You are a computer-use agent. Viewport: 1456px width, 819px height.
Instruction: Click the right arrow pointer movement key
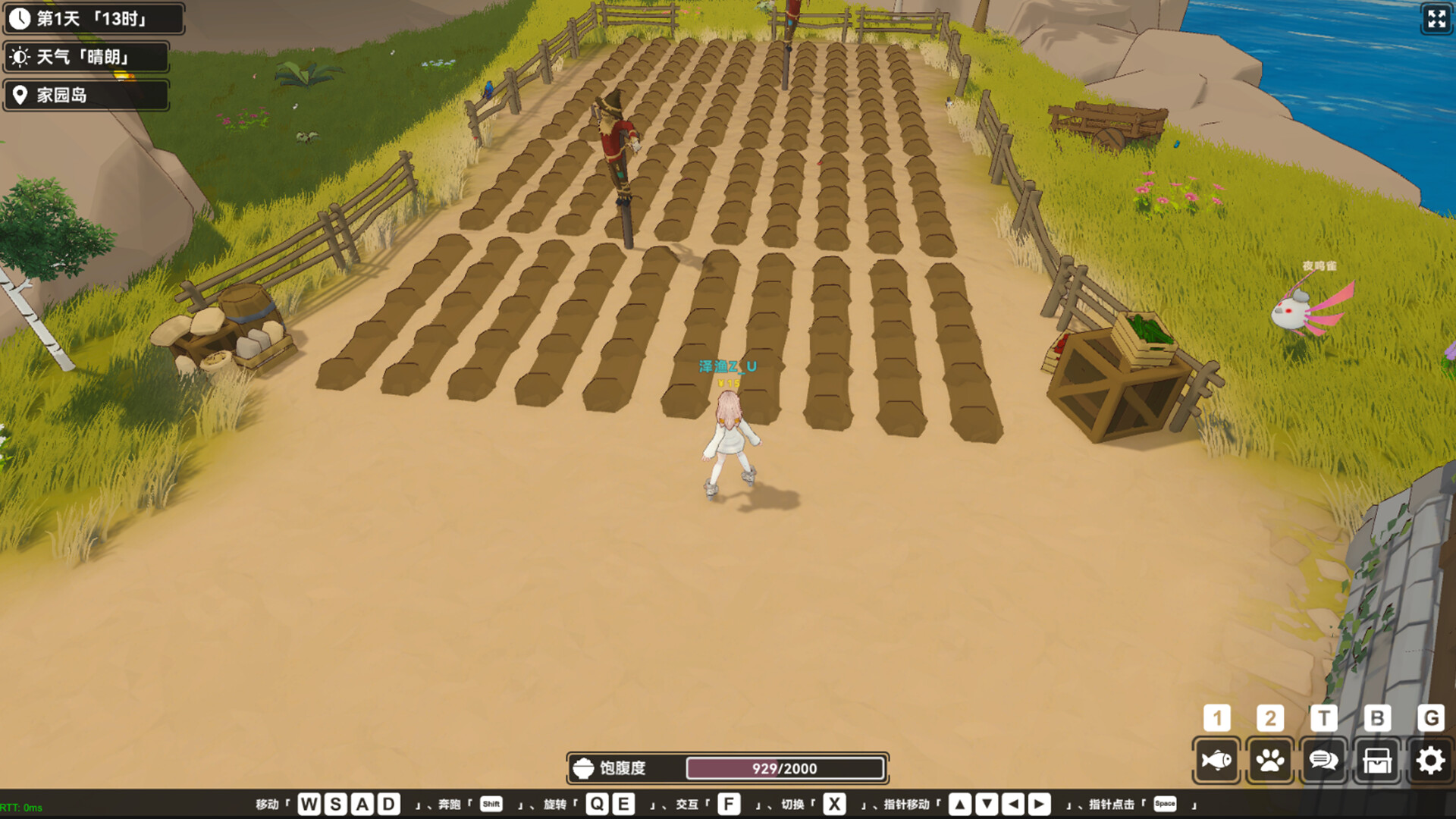(1037, 805)
